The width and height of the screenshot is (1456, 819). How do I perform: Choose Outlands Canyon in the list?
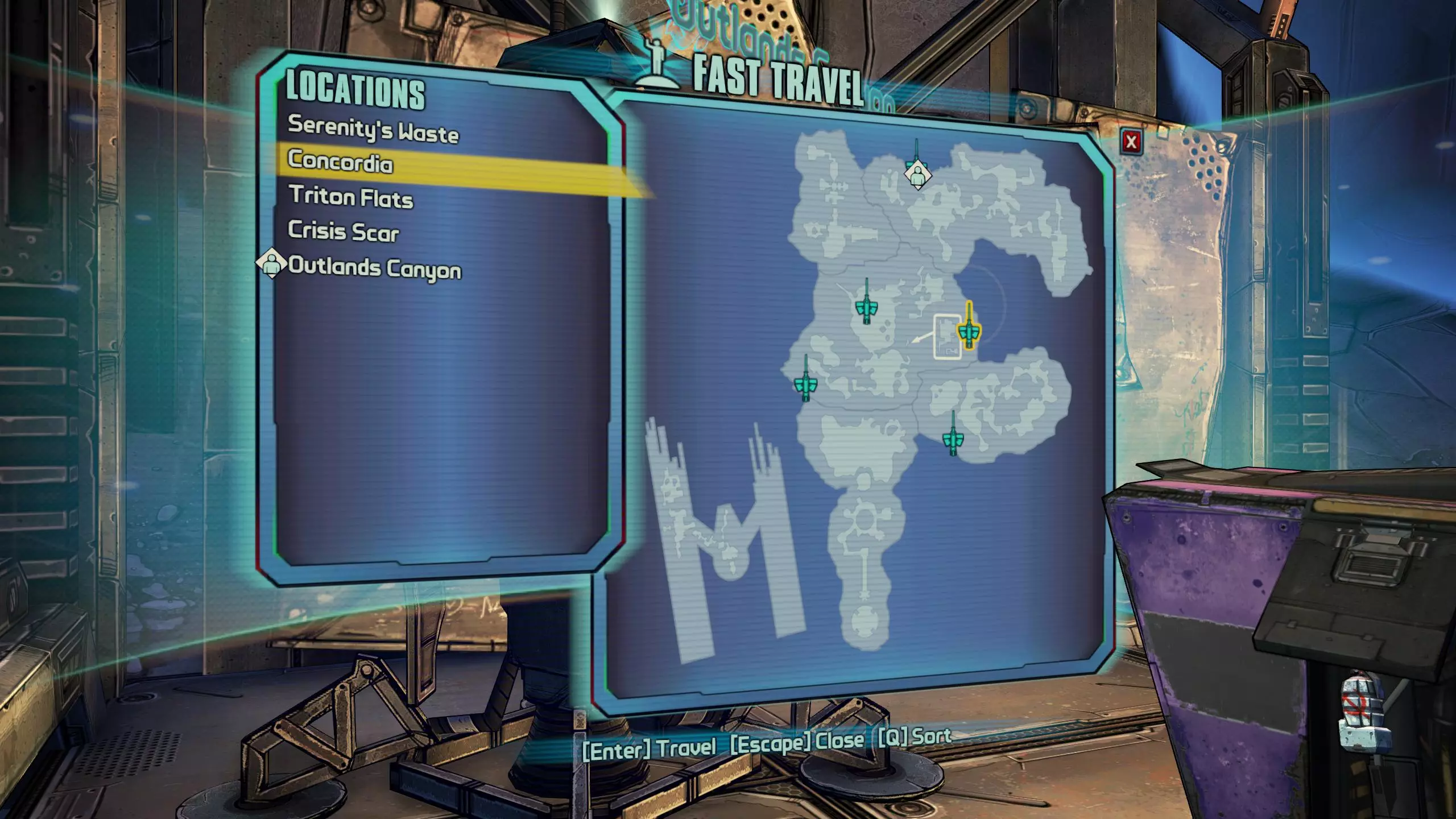pos(375,267)
